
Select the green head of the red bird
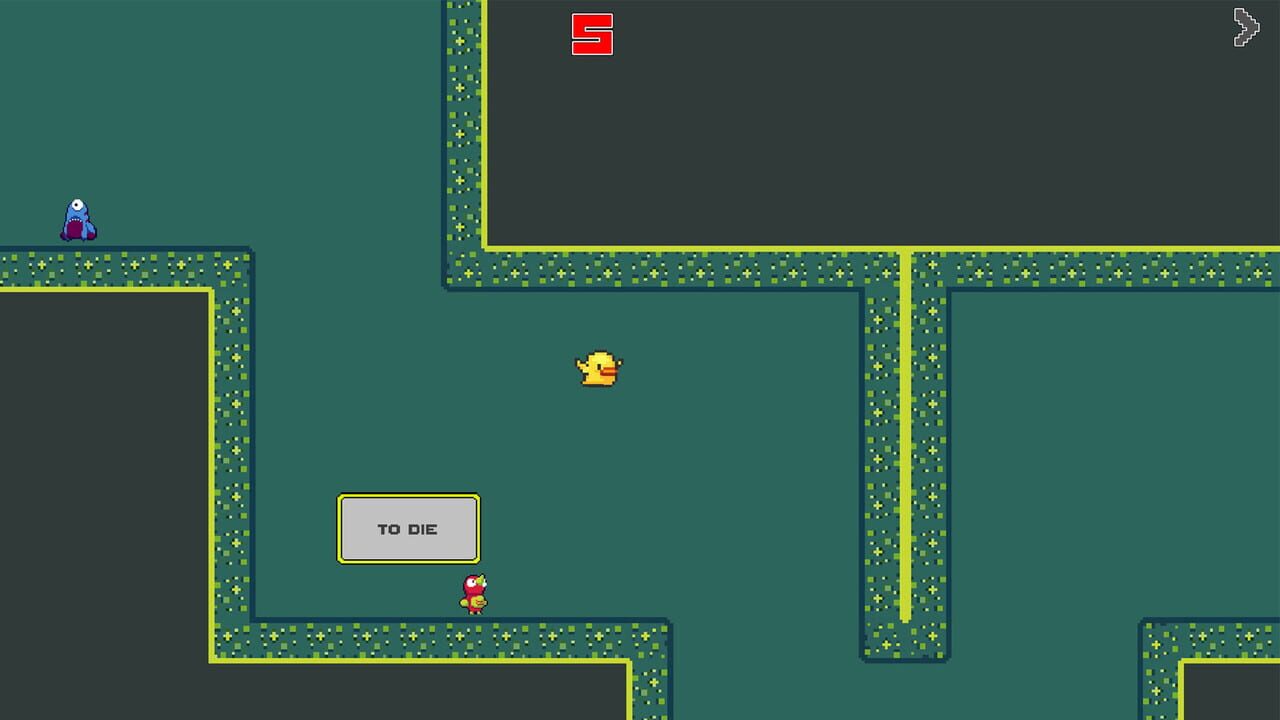(480, 581)
